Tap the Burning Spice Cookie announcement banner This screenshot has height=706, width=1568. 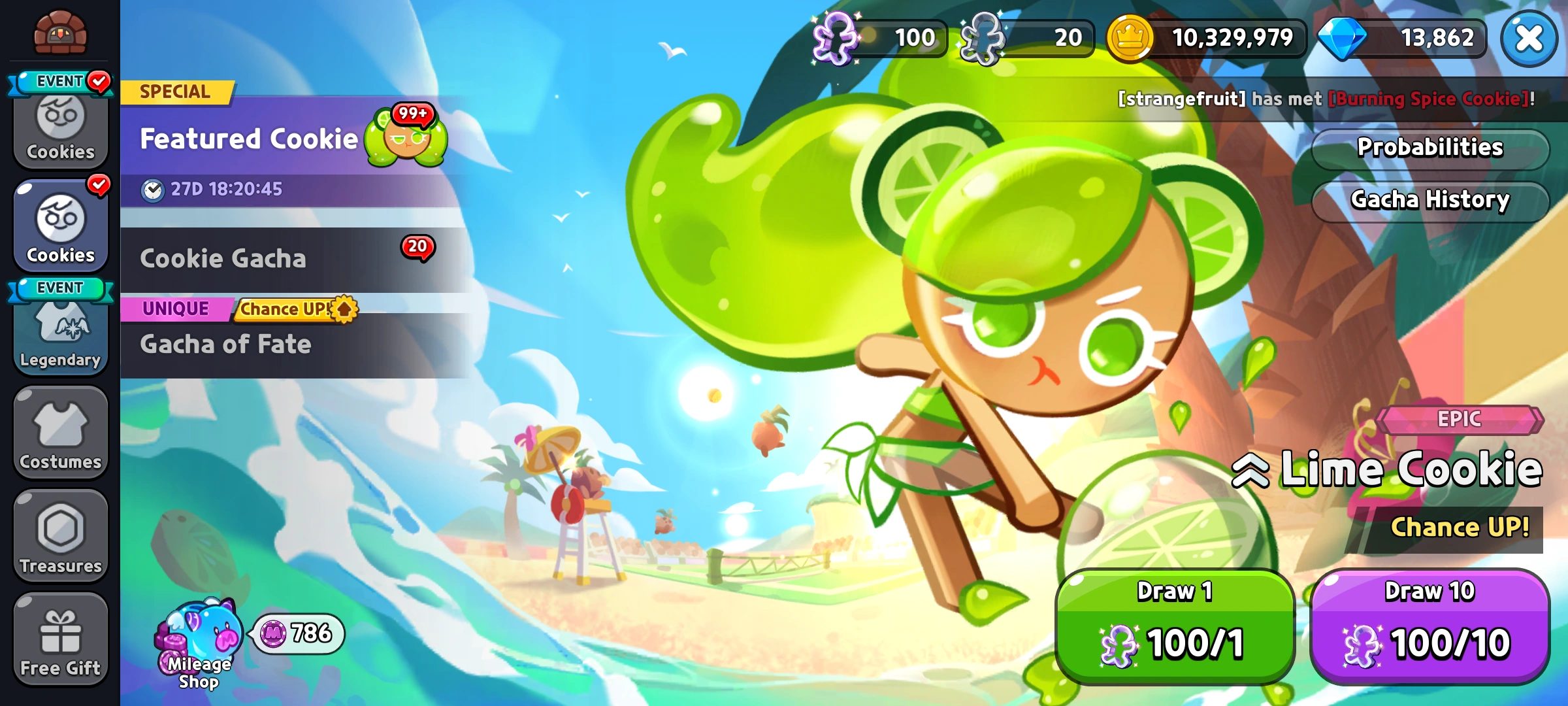point(1294,99)
